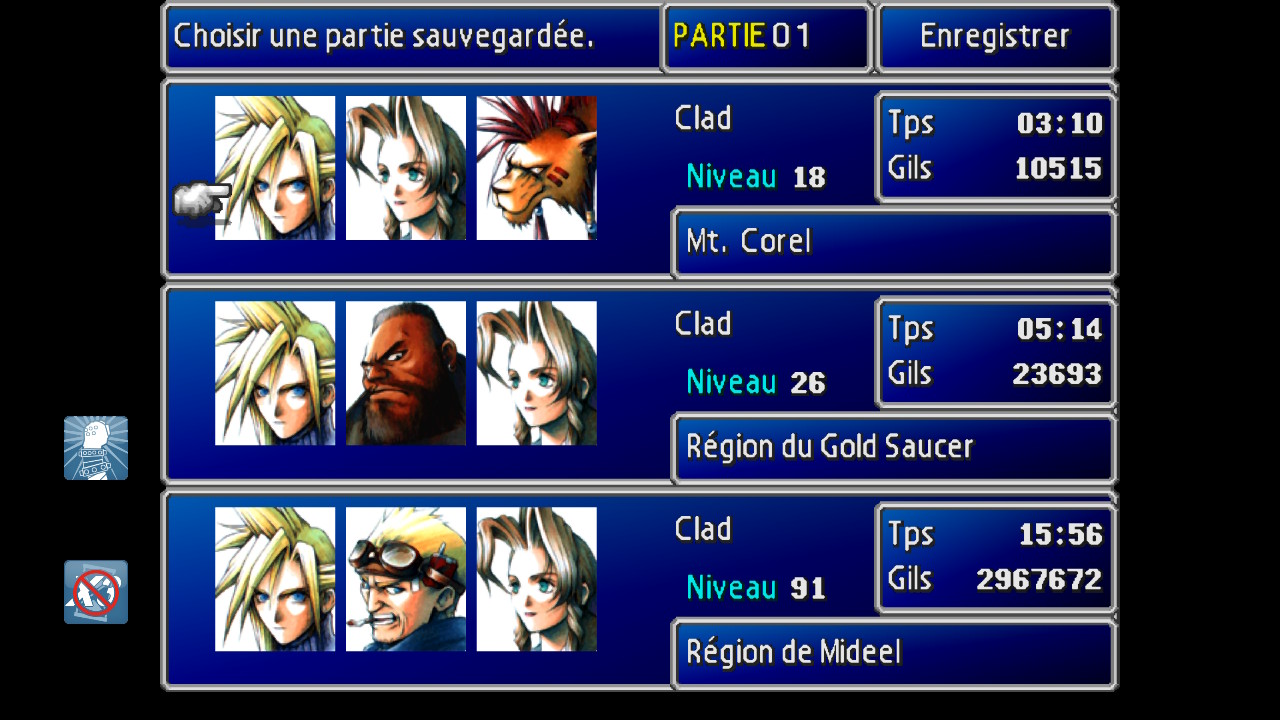Screen dimensions: 1280x720
Task: Select Aeris's portrait in the first save slot
Action: click(405, 167)
